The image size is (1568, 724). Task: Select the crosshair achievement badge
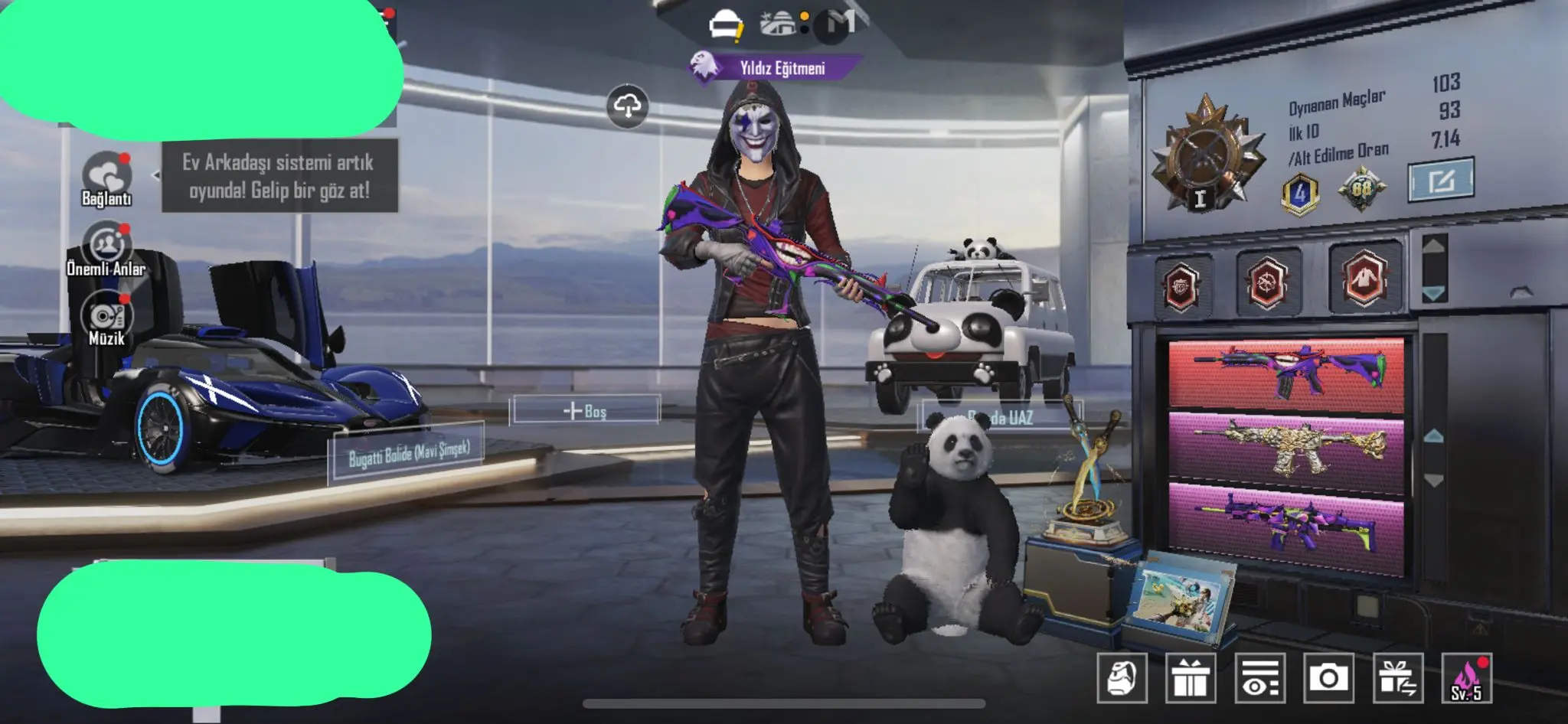[1267, 281]
